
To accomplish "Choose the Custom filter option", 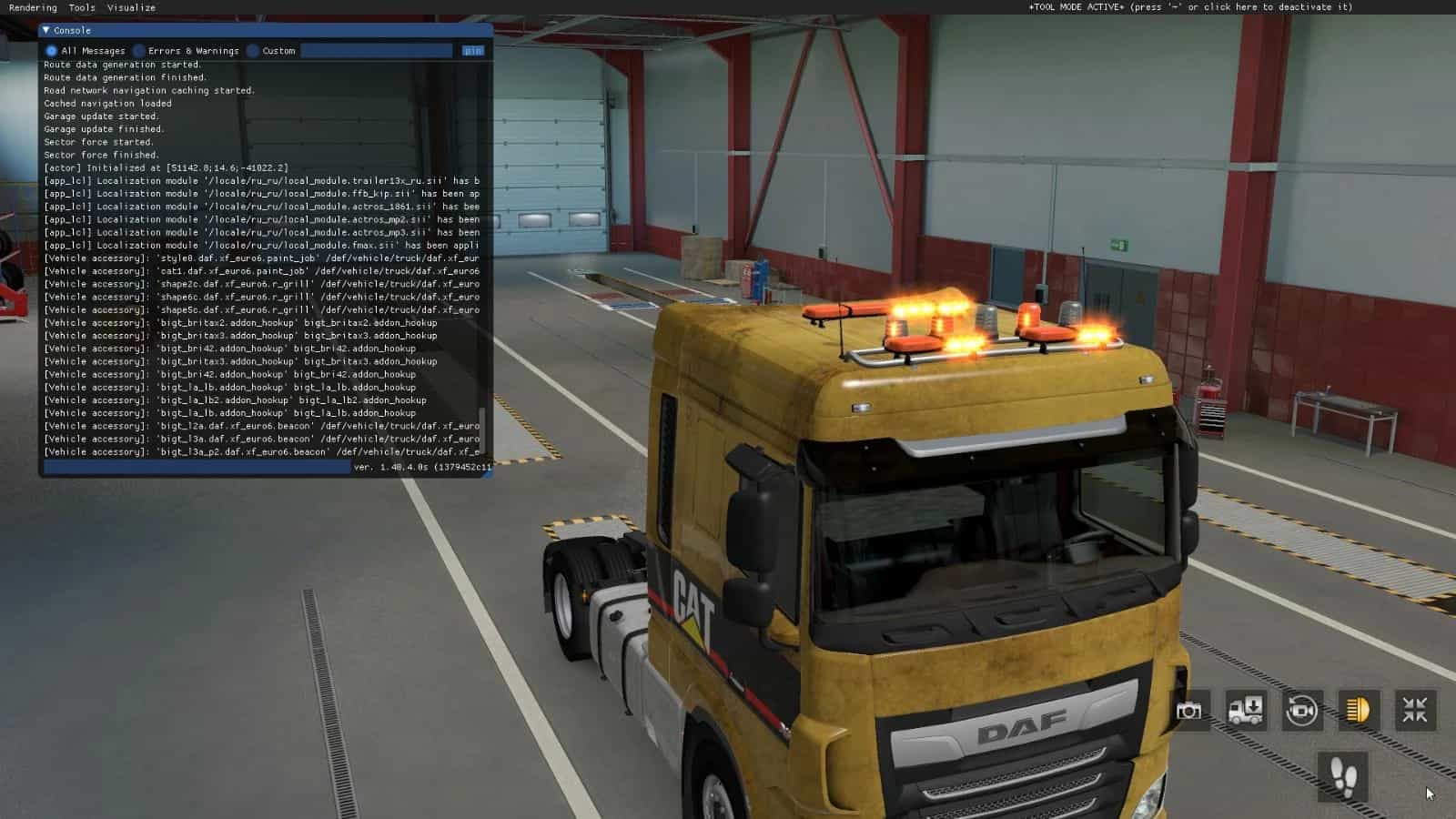I will [253, 51].
